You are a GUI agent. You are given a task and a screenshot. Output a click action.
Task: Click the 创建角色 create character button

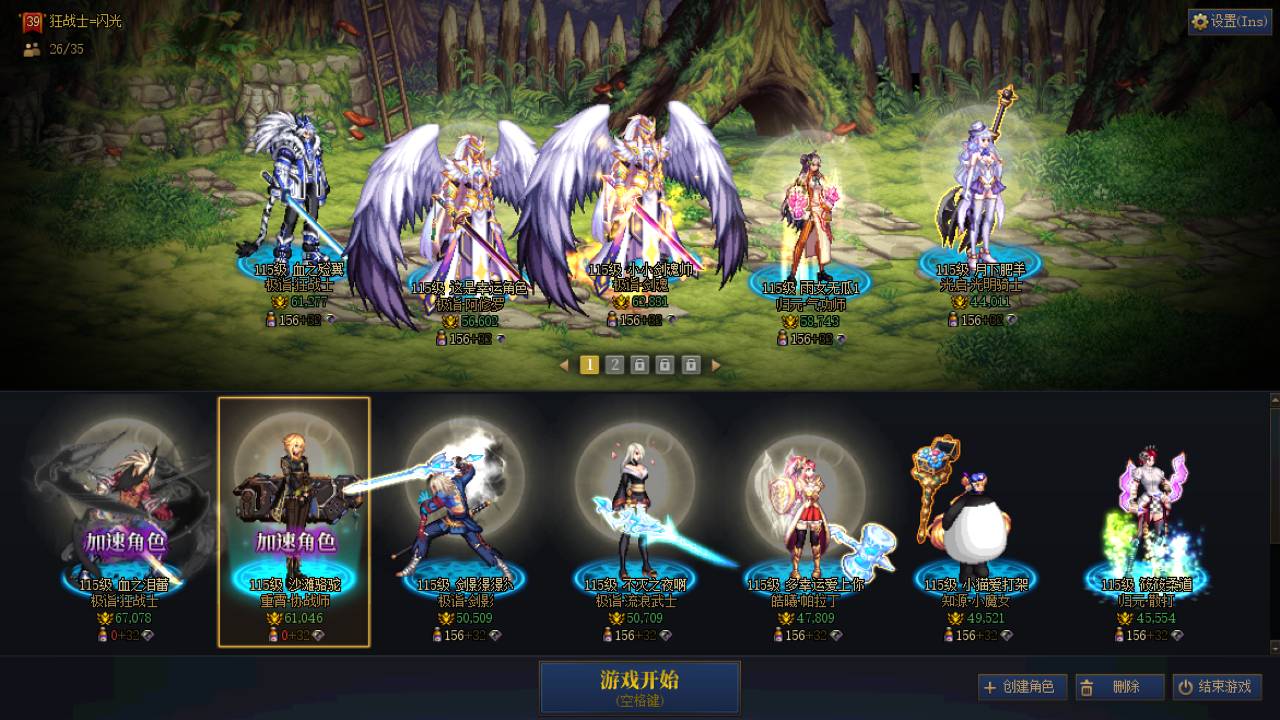point(1020,687)
